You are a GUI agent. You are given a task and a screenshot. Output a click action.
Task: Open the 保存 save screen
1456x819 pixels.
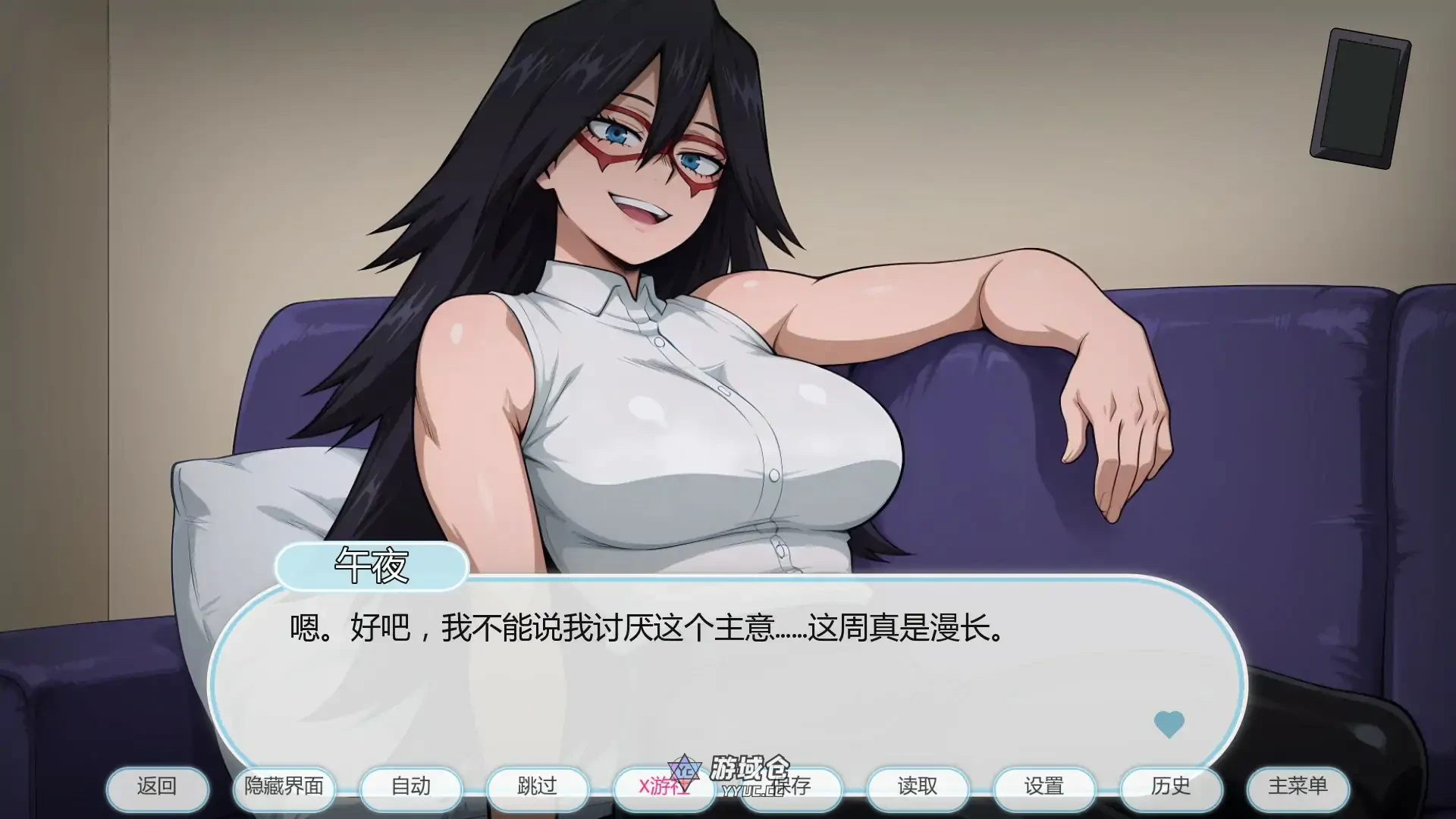click(x=791, y=788)
